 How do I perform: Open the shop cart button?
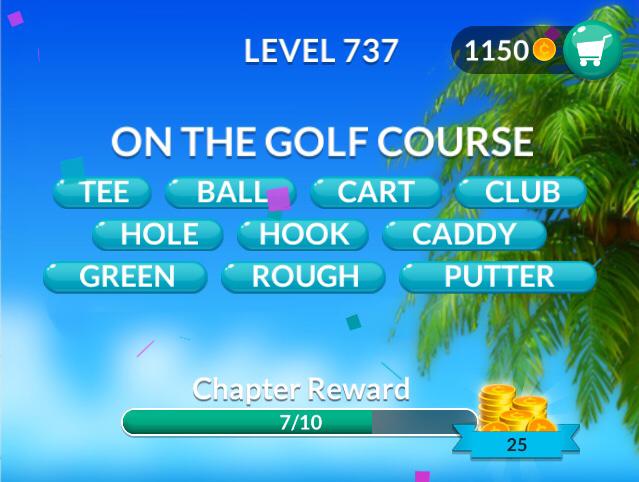[x=592, y=50]
